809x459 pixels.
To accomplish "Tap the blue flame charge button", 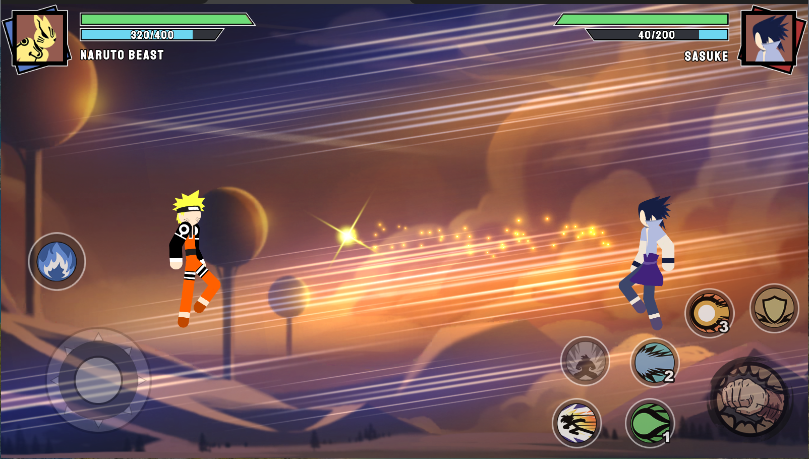I will [56, 261].
